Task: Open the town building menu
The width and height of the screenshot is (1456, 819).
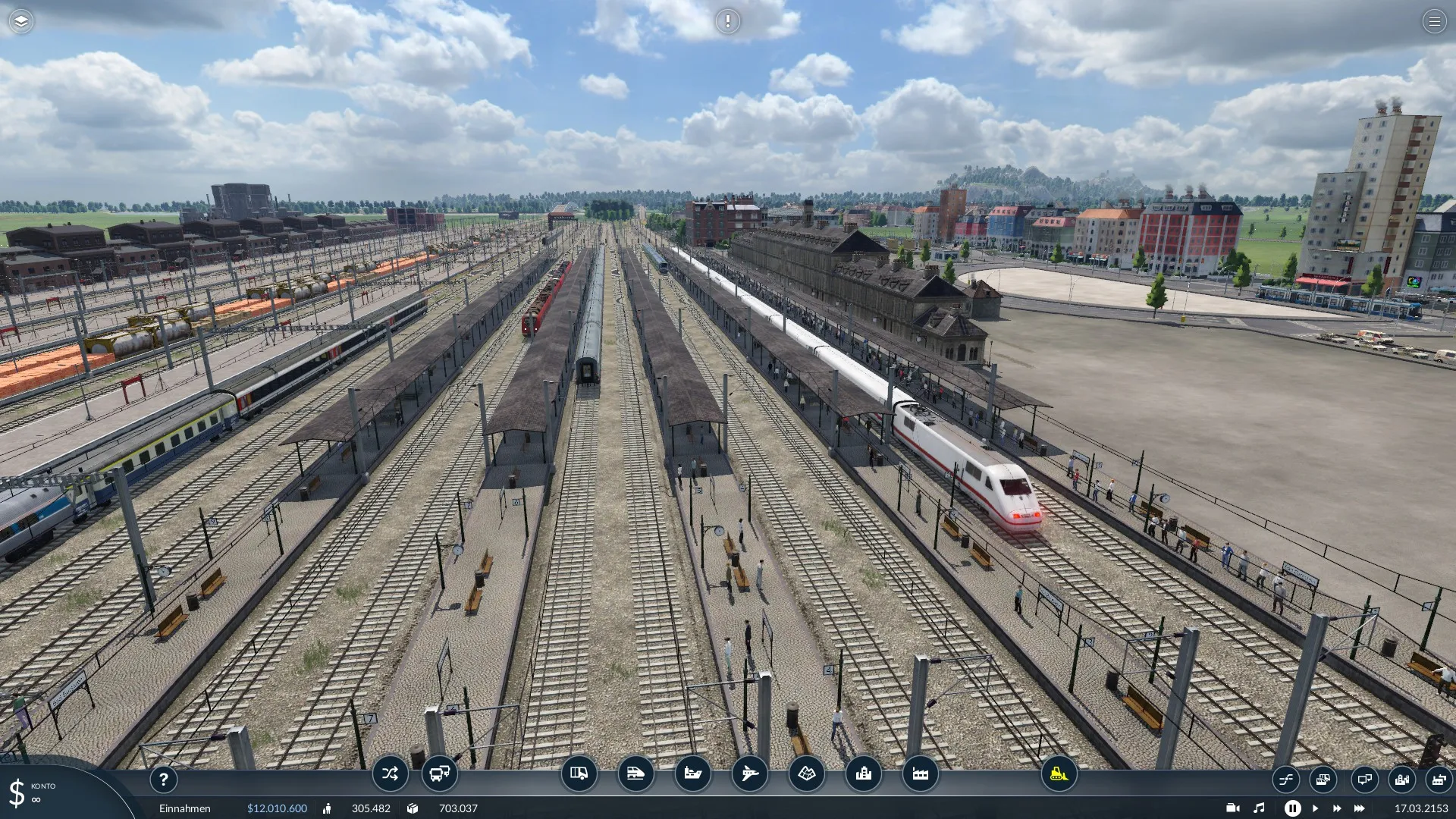Action: click(863, 773)
